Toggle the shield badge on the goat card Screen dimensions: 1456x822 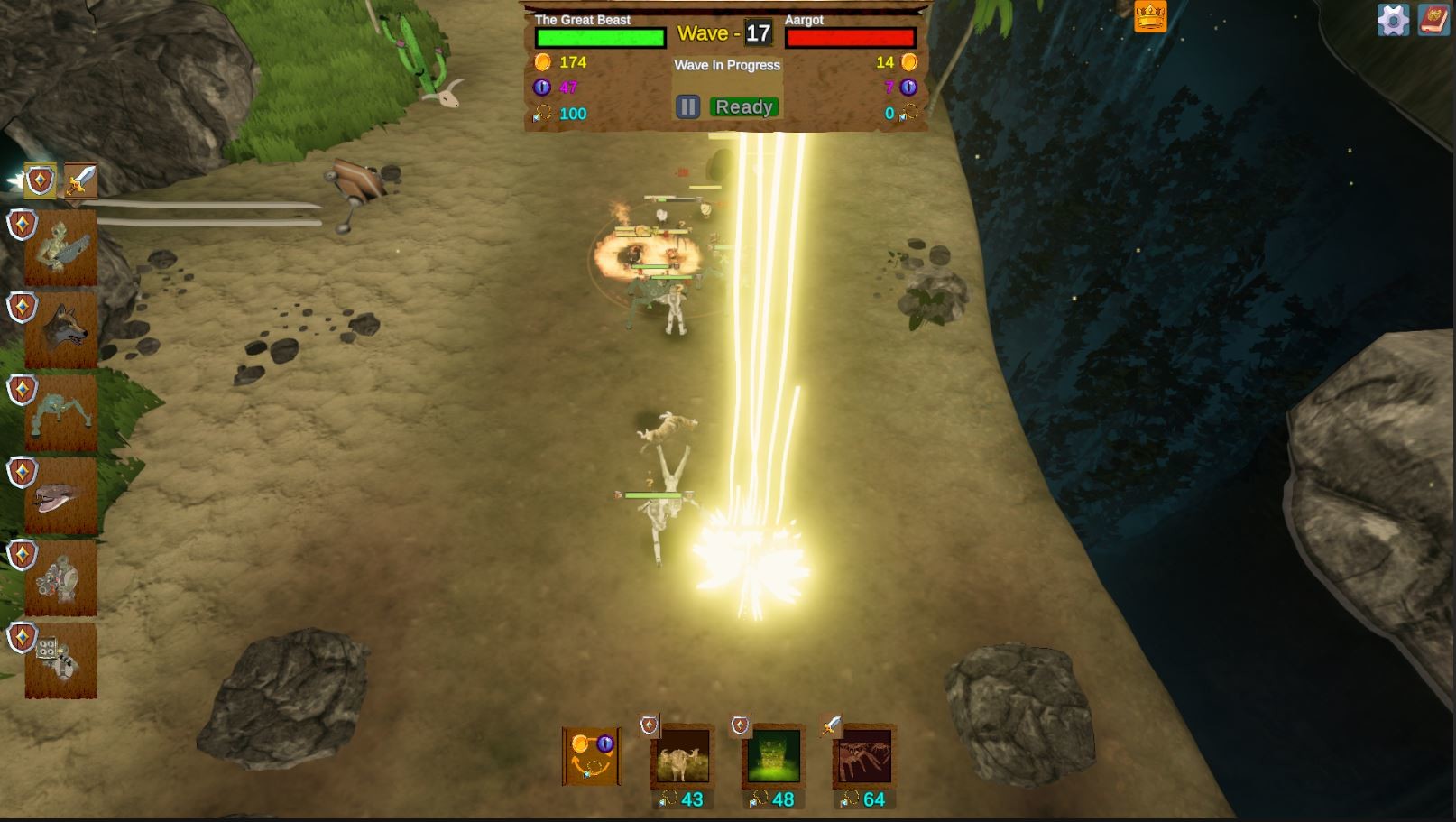646,726
